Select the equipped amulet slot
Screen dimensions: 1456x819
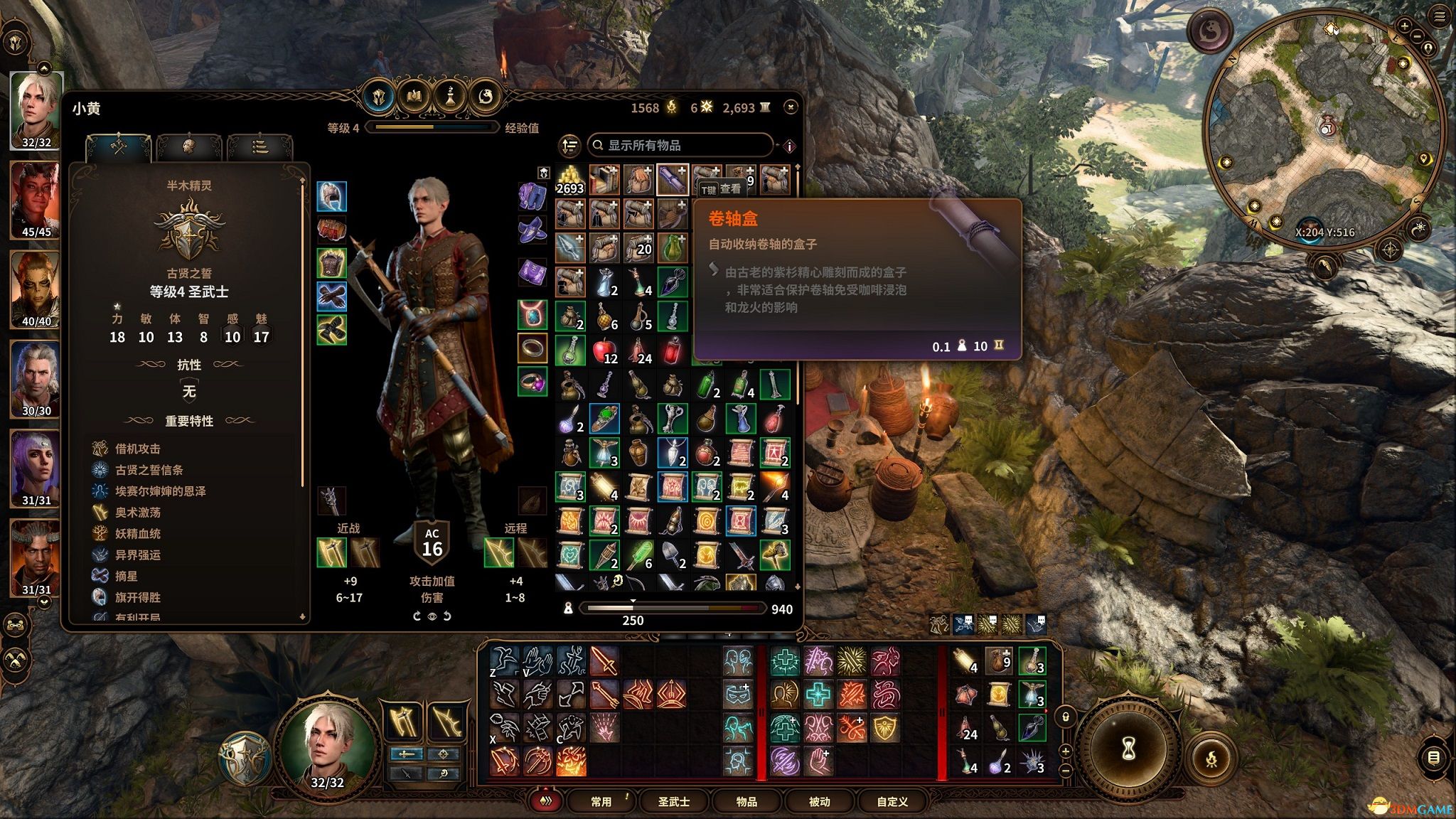532,313
